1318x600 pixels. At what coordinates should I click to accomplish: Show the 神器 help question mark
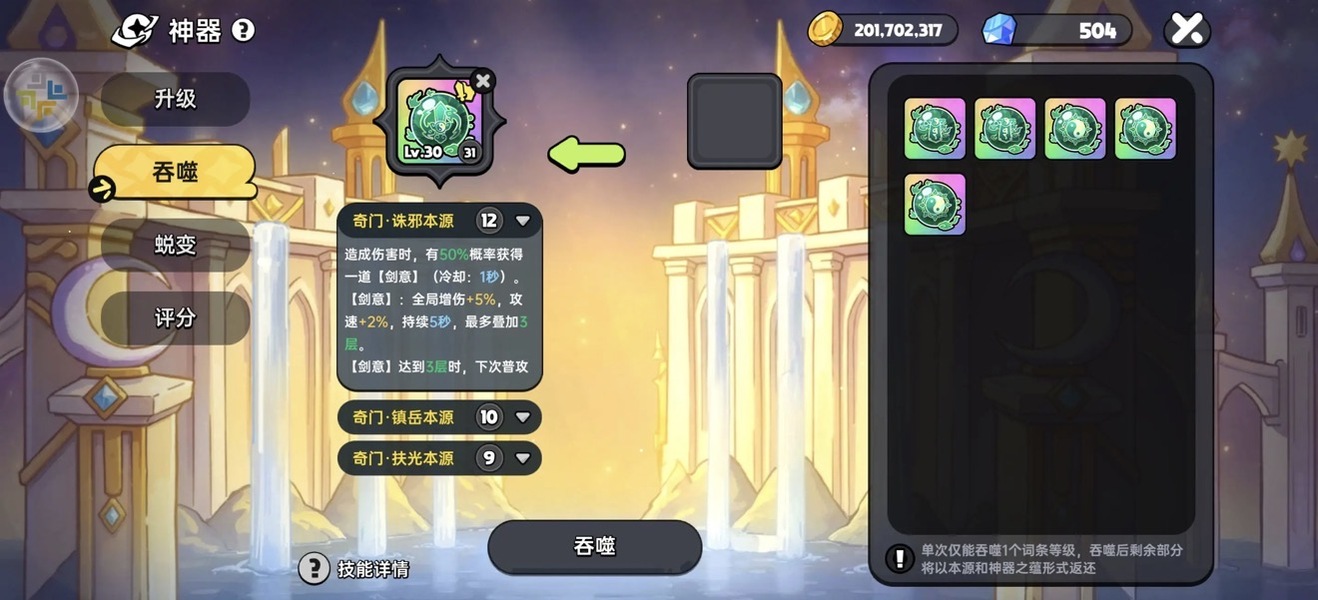coord(243,31)
